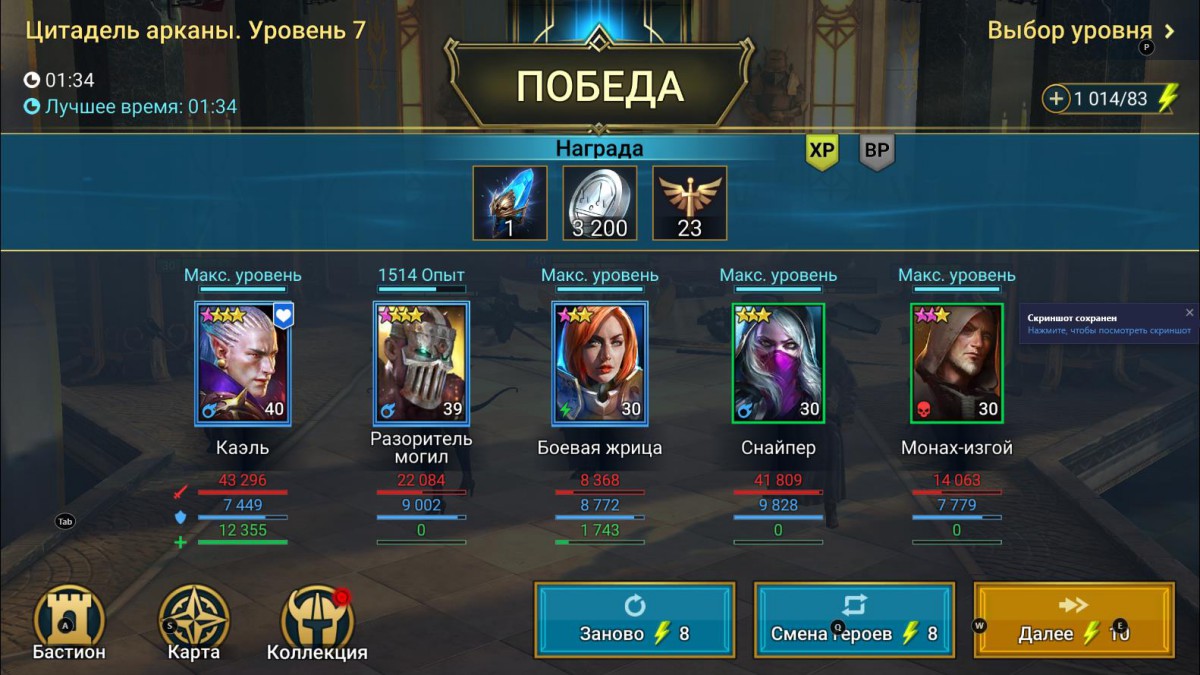The width and height of the screenshot is (1200, 675).
Task: Replay the level with the Заново button
Action: click(635, 620)
